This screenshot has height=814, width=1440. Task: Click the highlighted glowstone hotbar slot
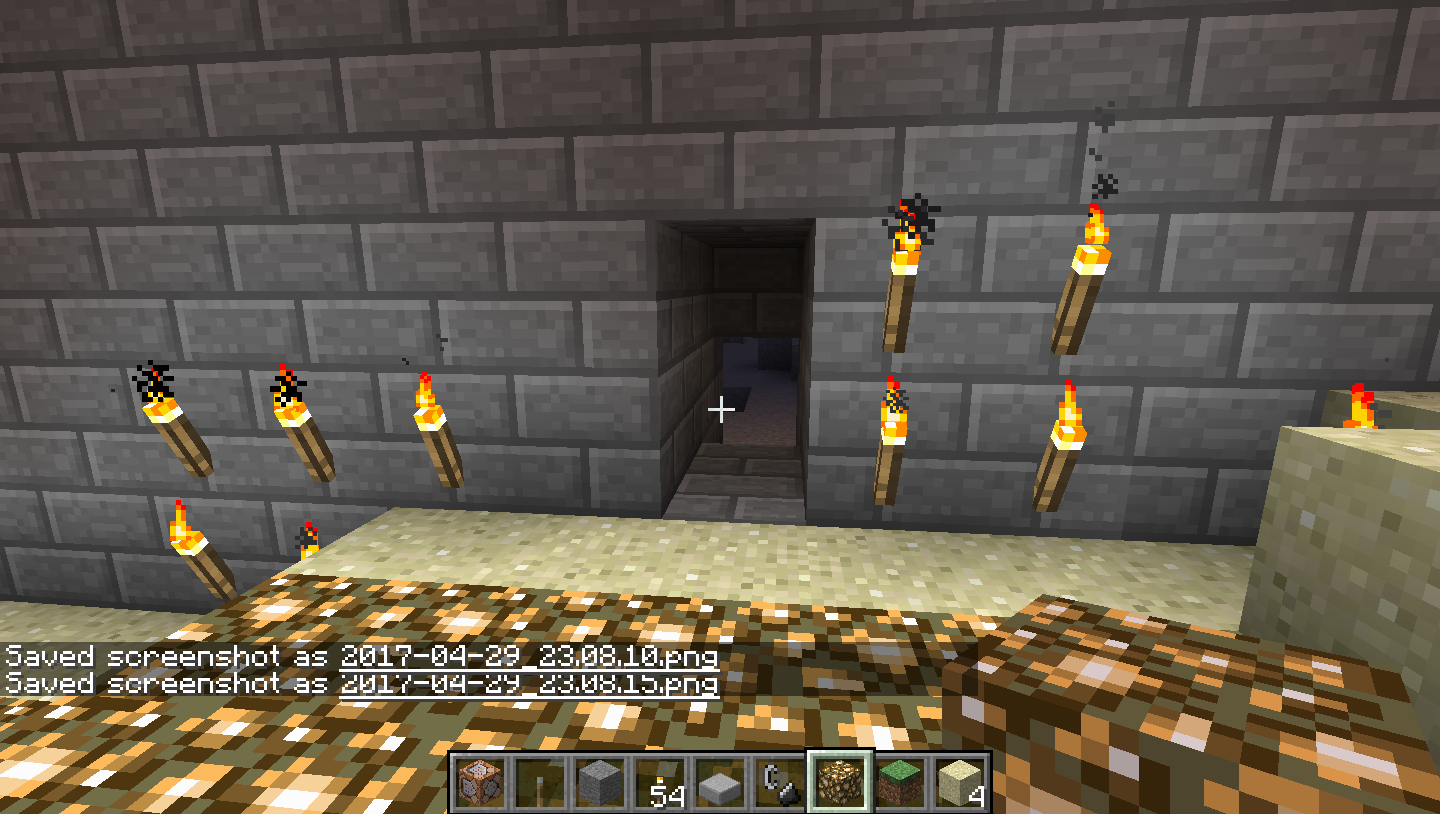(x=840, y=782)
